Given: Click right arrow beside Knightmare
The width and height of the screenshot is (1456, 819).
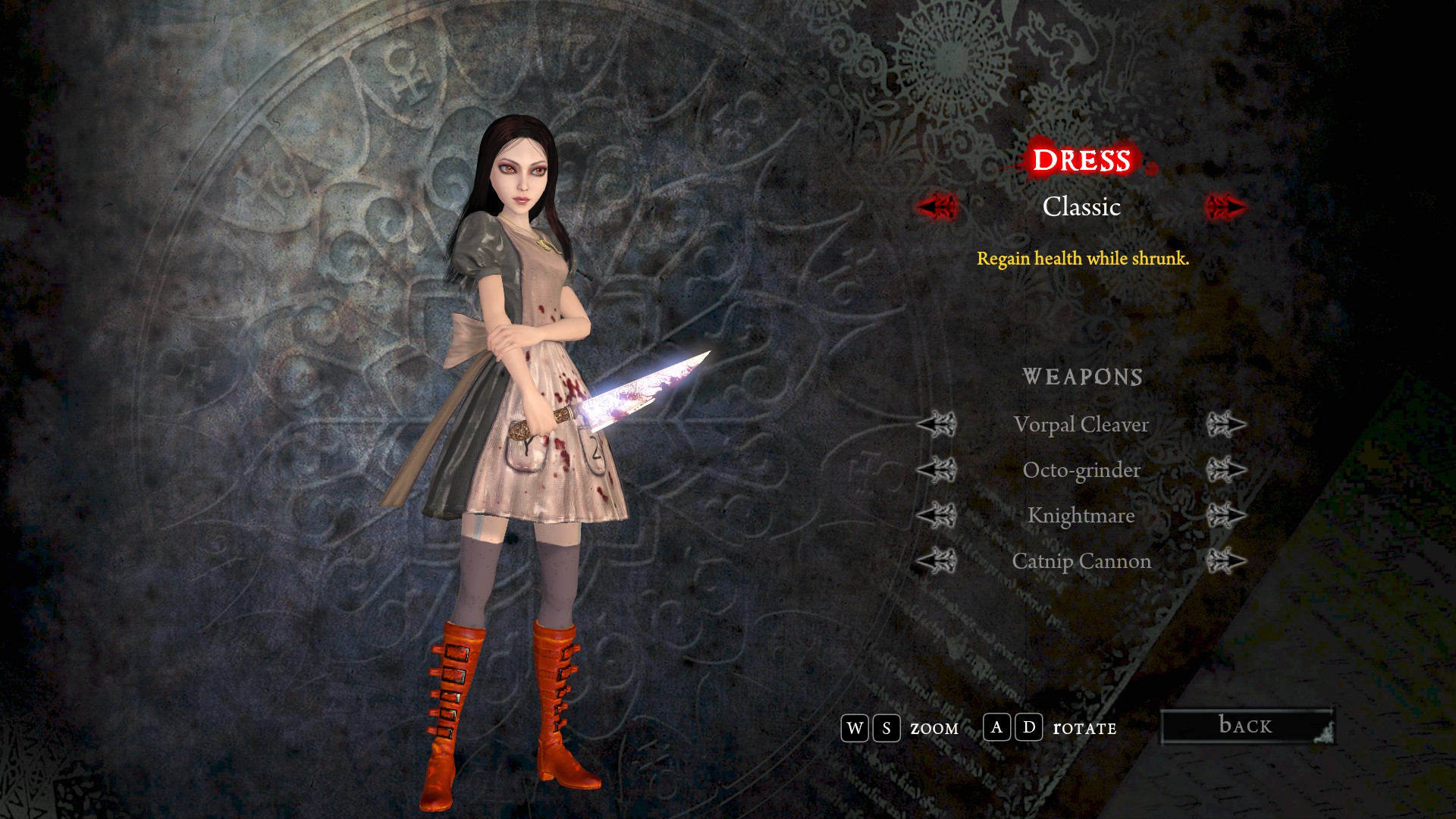Looking at the screenshot, I should point(1225,516).
